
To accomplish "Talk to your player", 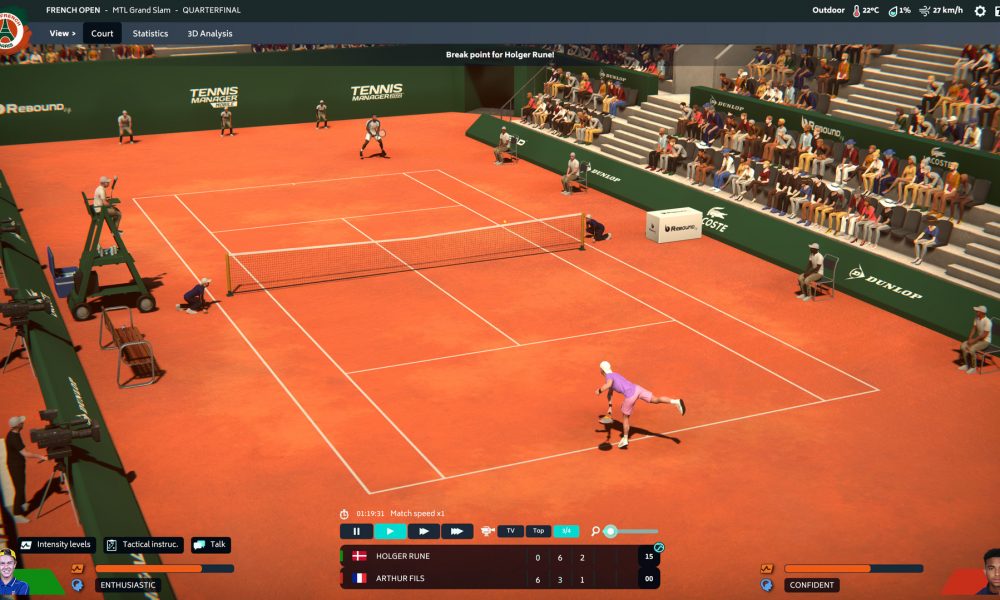I will coord(211,545).
